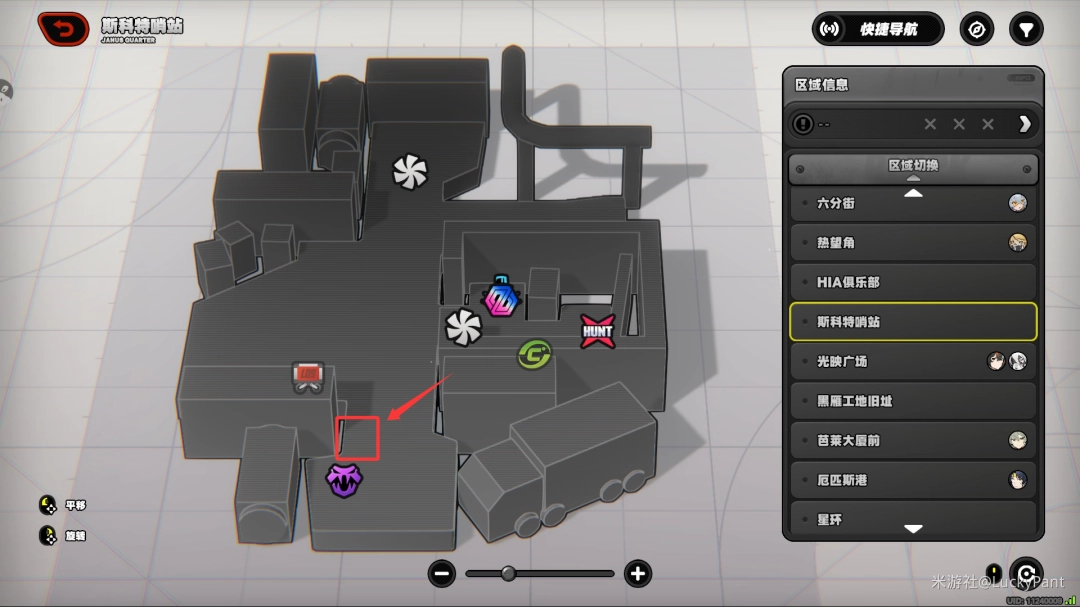The image size is (1080, 607).
Task: Click the zoom slider handle
Action: pyautogui.click(x=508, y=574)
